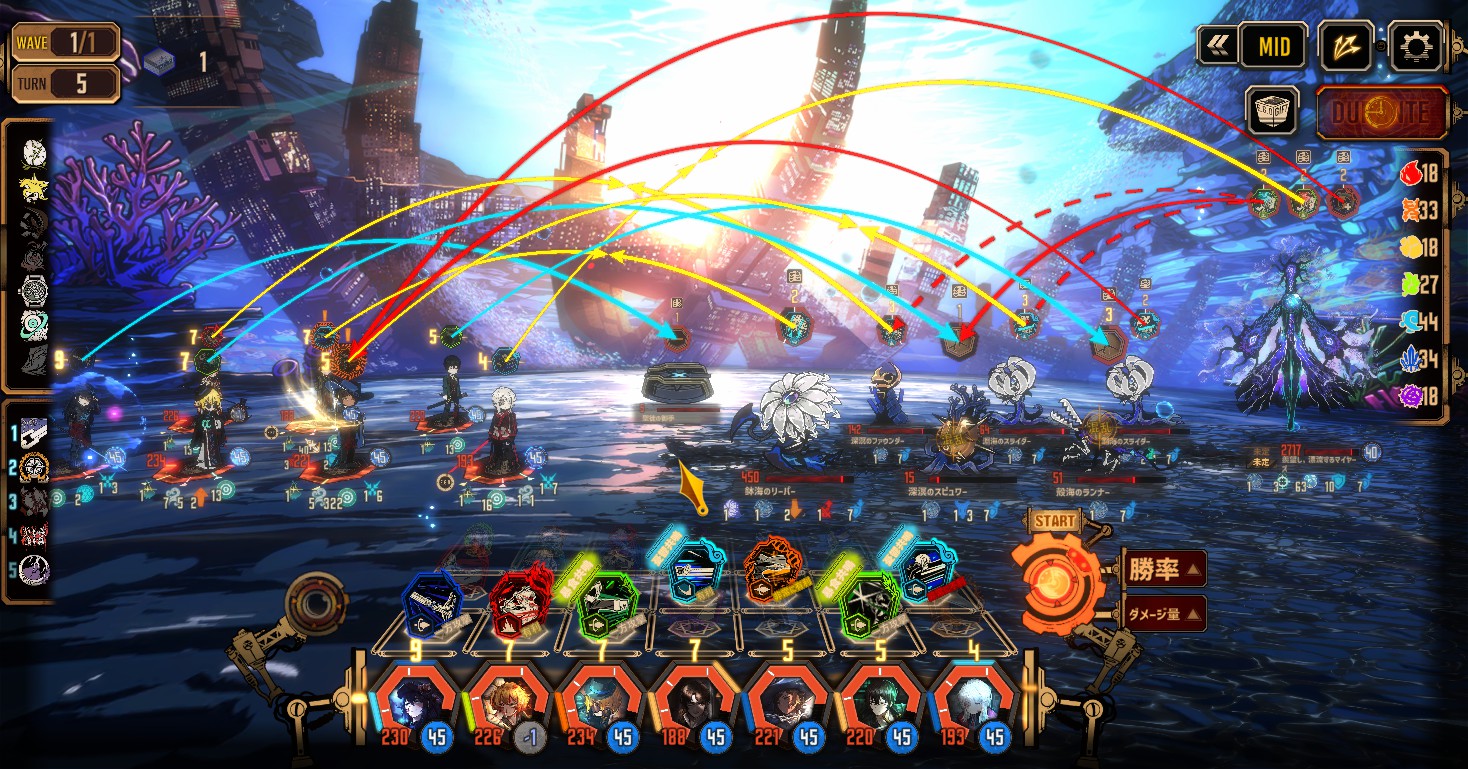Select the red skill icon on the dashboard
This screenshot has height=769, width=1468.
(x=521, y=600)
